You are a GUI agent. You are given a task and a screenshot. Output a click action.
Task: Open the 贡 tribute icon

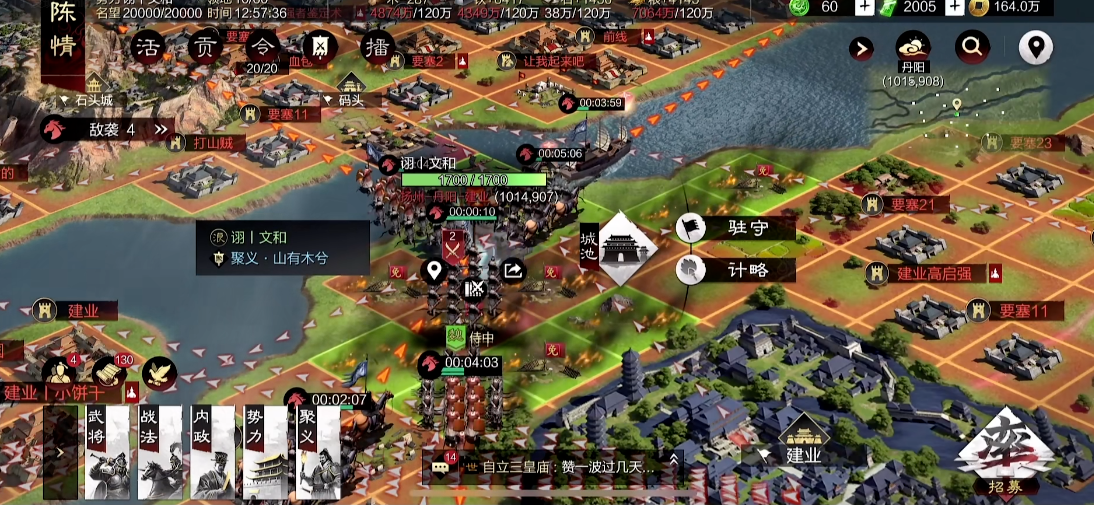pyautogui.click(x=204, y=47)
